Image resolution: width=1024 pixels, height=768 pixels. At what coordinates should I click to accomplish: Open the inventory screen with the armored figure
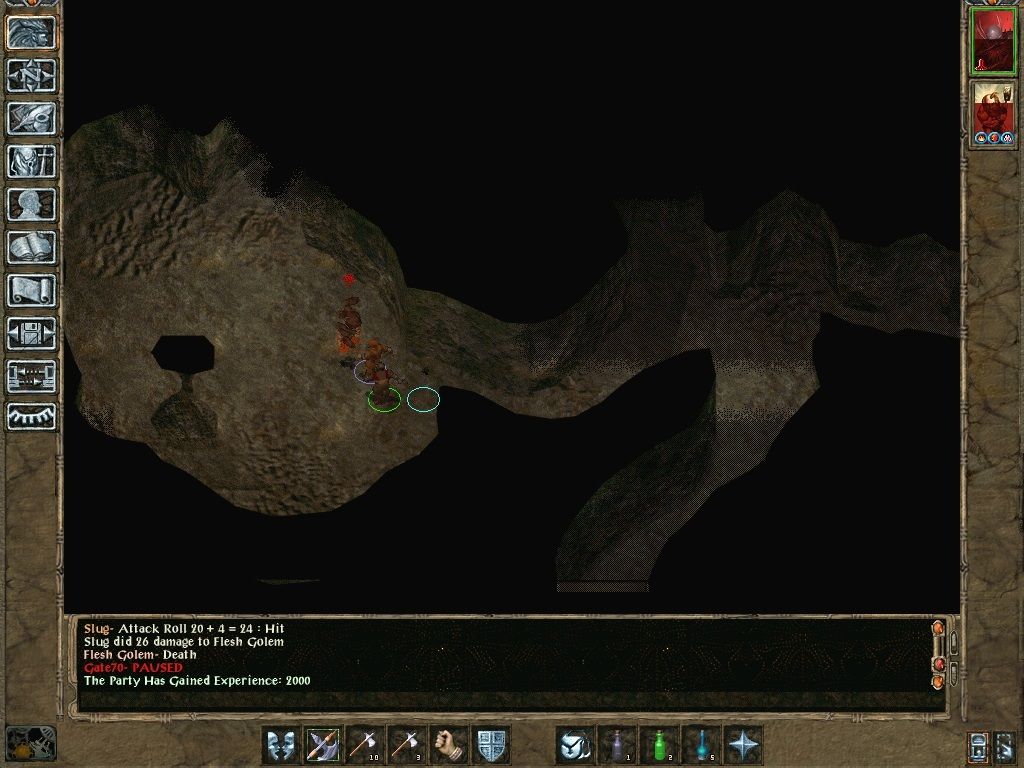point(32,161)
